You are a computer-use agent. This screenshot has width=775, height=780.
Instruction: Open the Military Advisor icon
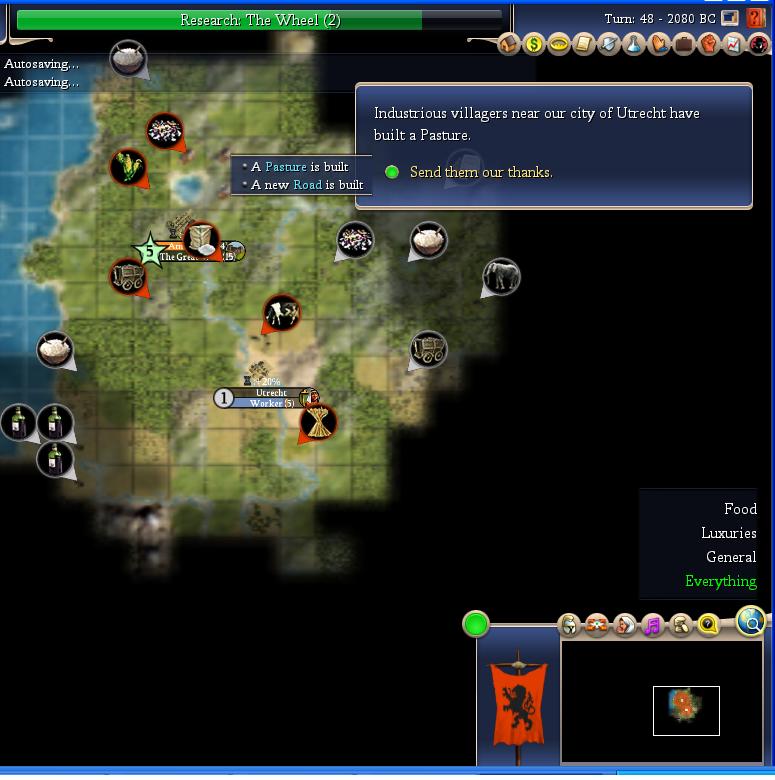pos(609,45)
